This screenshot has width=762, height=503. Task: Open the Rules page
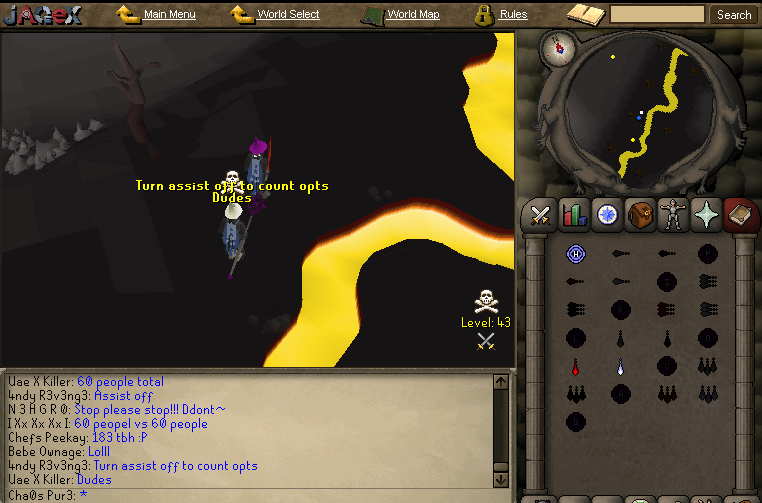pos(513,15)
